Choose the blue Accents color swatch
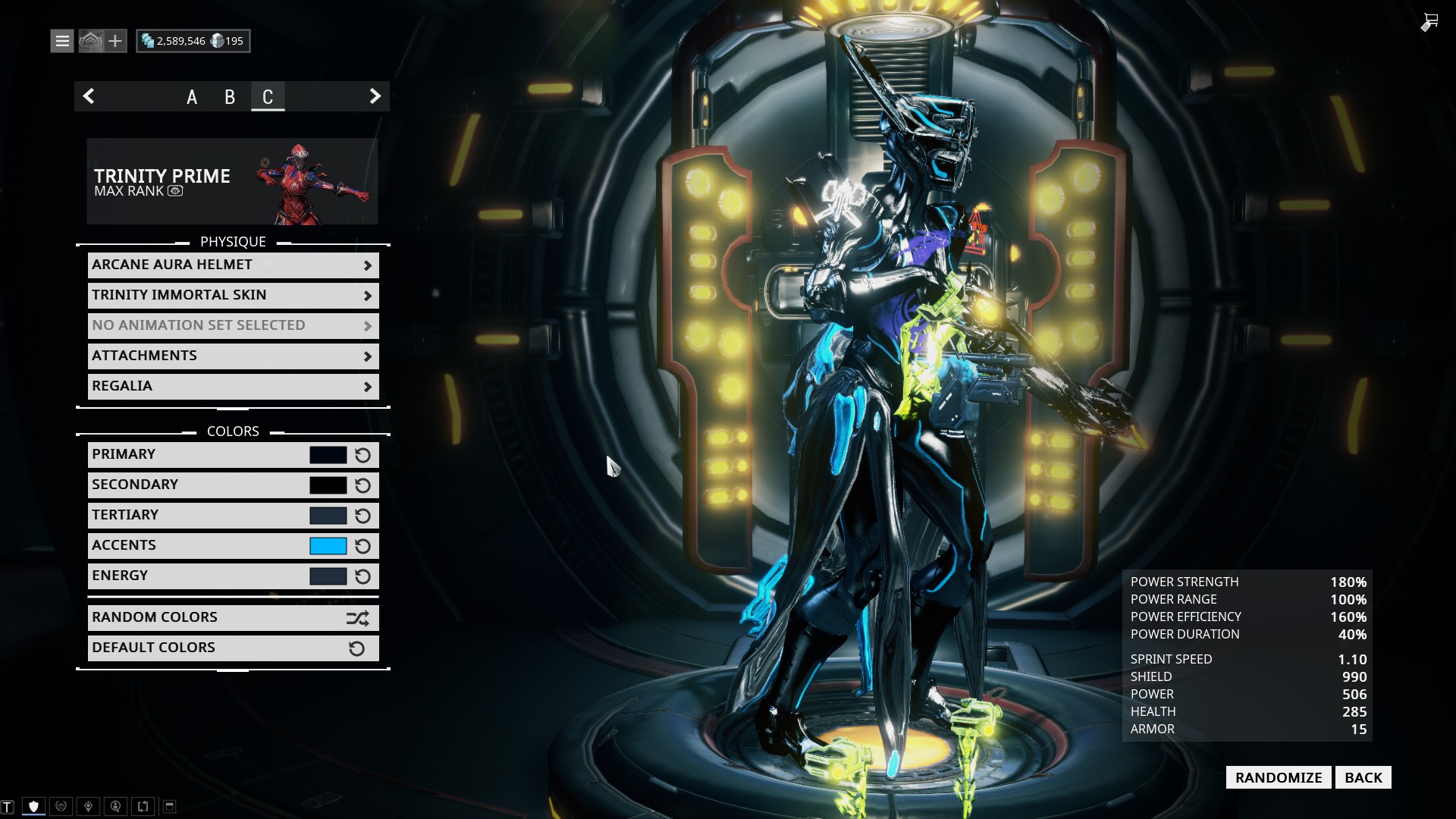Viewport: 1456px width, 819px height. pos(328,546)
